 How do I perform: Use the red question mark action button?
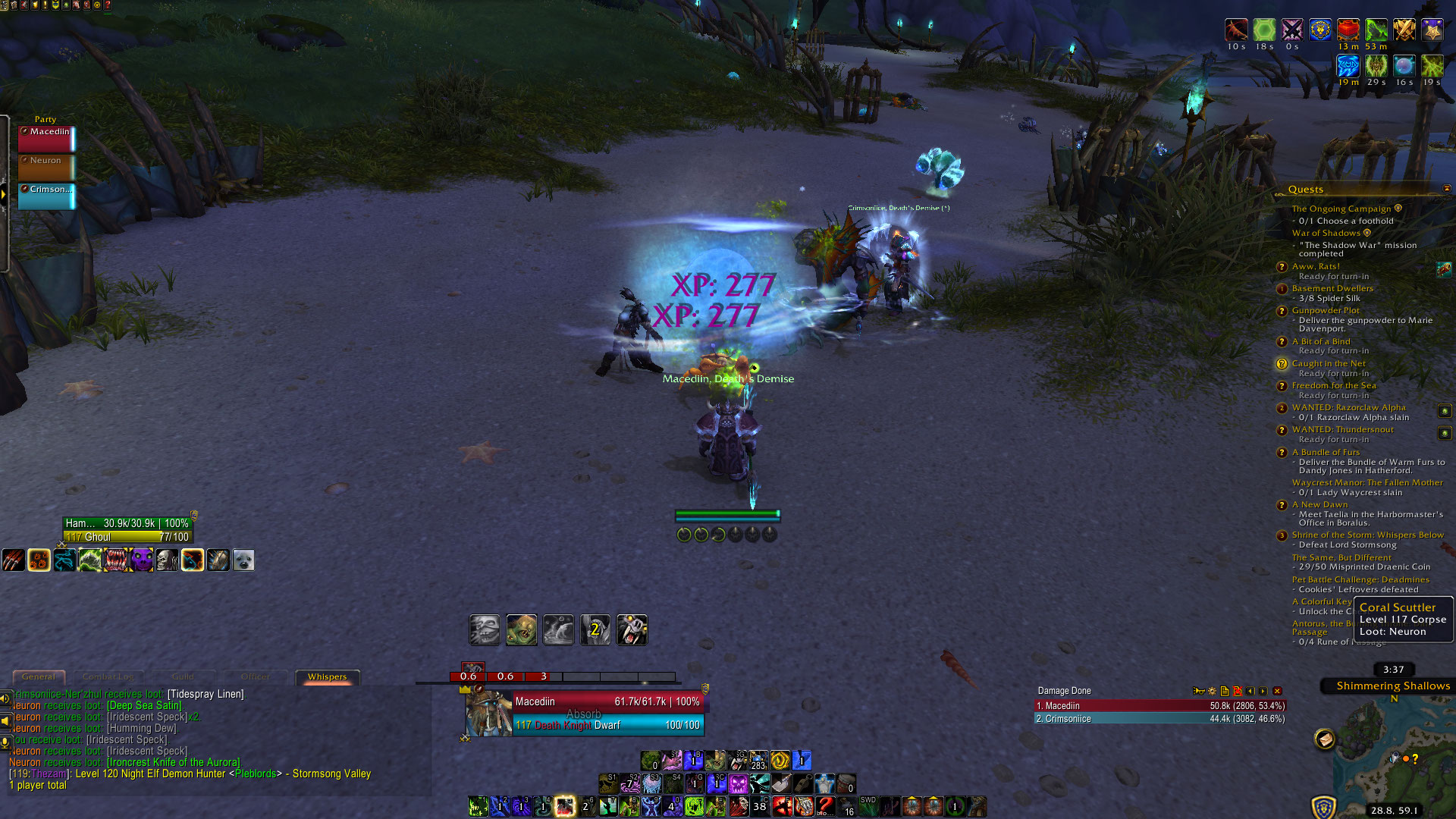point(825,806)
